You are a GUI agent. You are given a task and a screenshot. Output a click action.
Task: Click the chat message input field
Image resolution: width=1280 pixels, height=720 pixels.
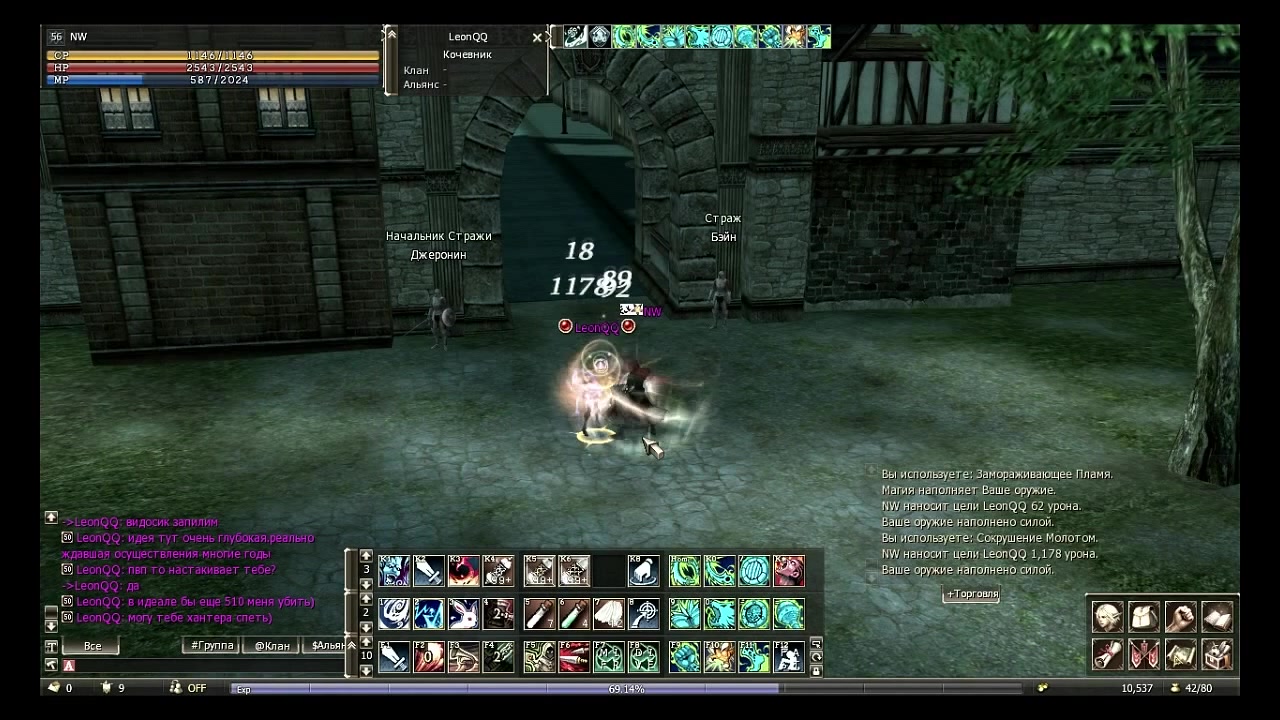200,665
